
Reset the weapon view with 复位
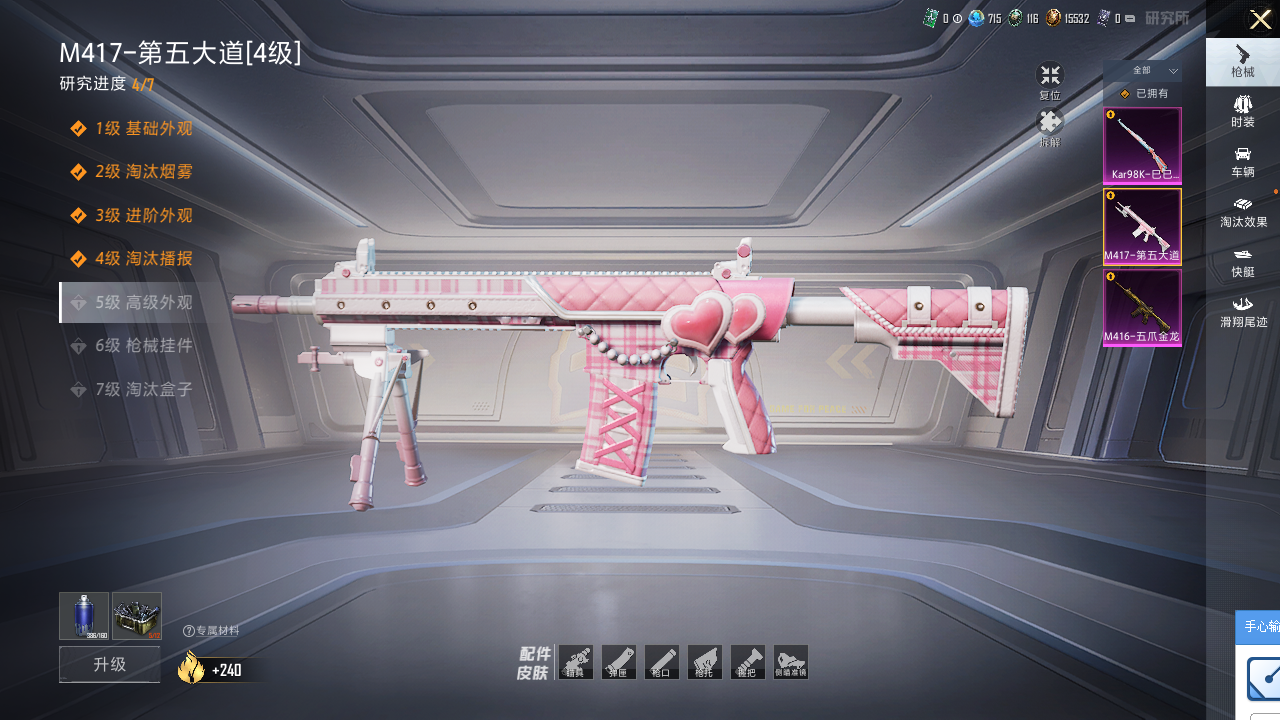click(1049, 80)
